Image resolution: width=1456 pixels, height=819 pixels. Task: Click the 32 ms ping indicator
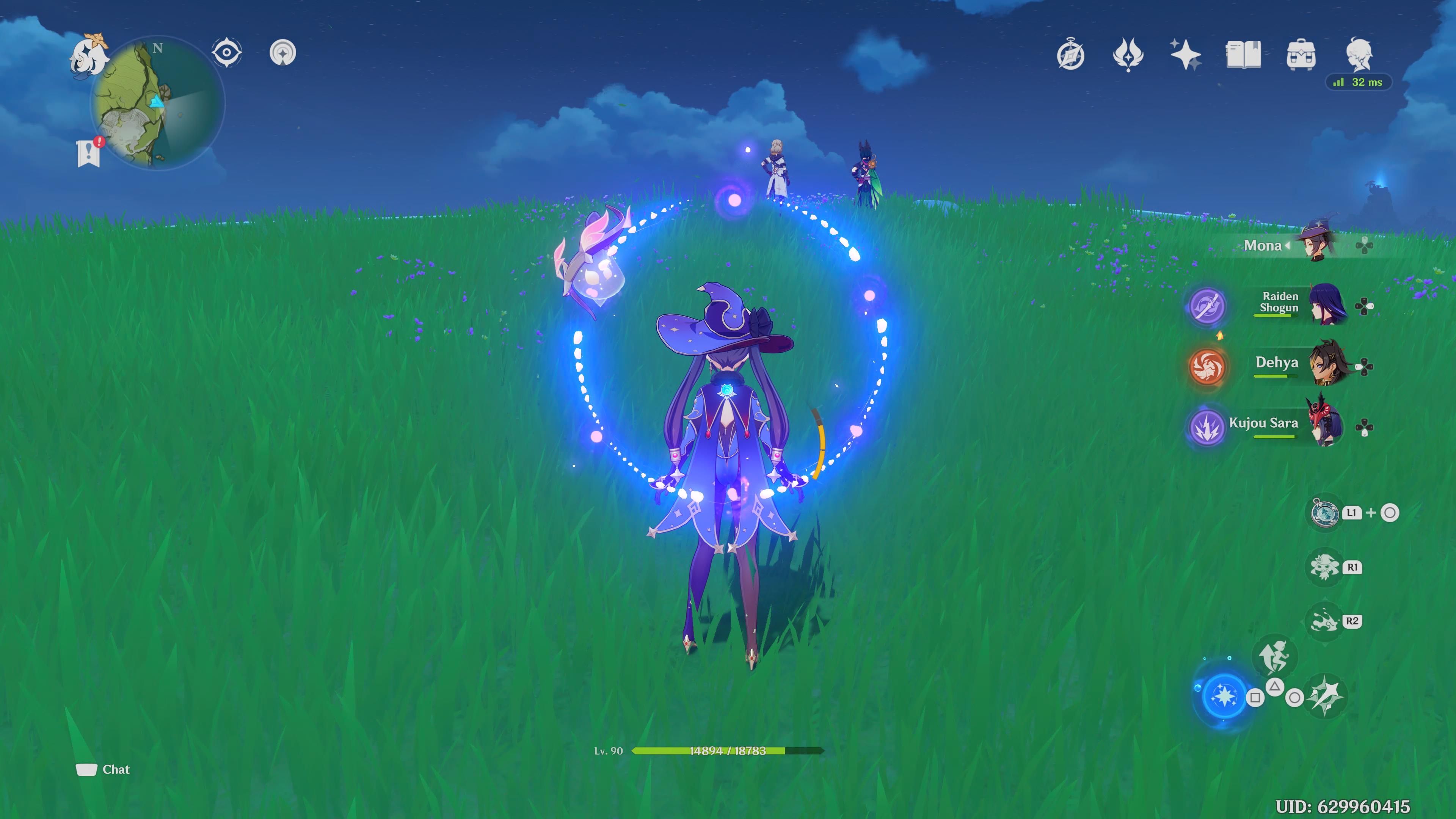pyautogui.click(x=1358, y=83)
